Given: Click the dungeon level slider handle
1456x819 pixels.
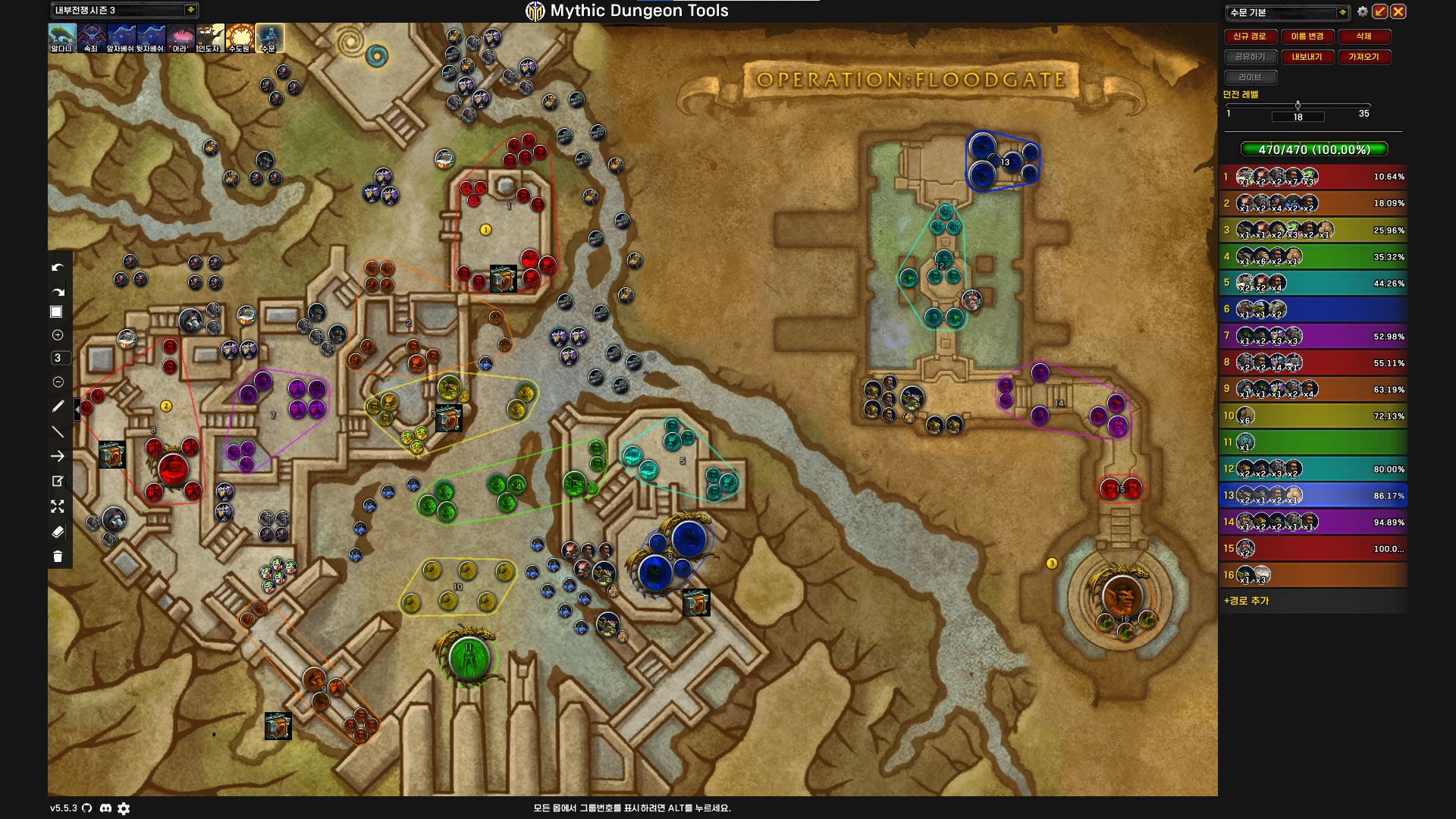Looking at the screenshot, I should 1298,105.
